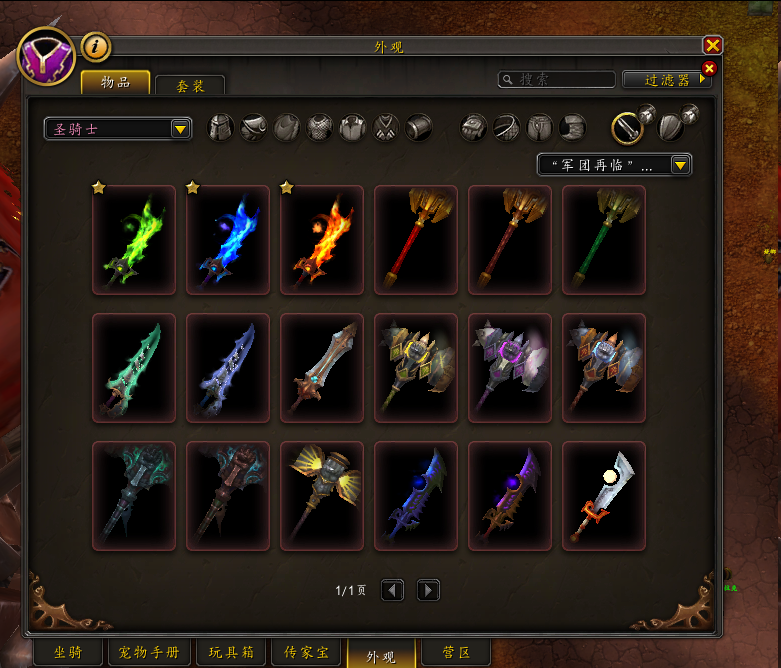Select the 物品 items tab

click(116, 82)
